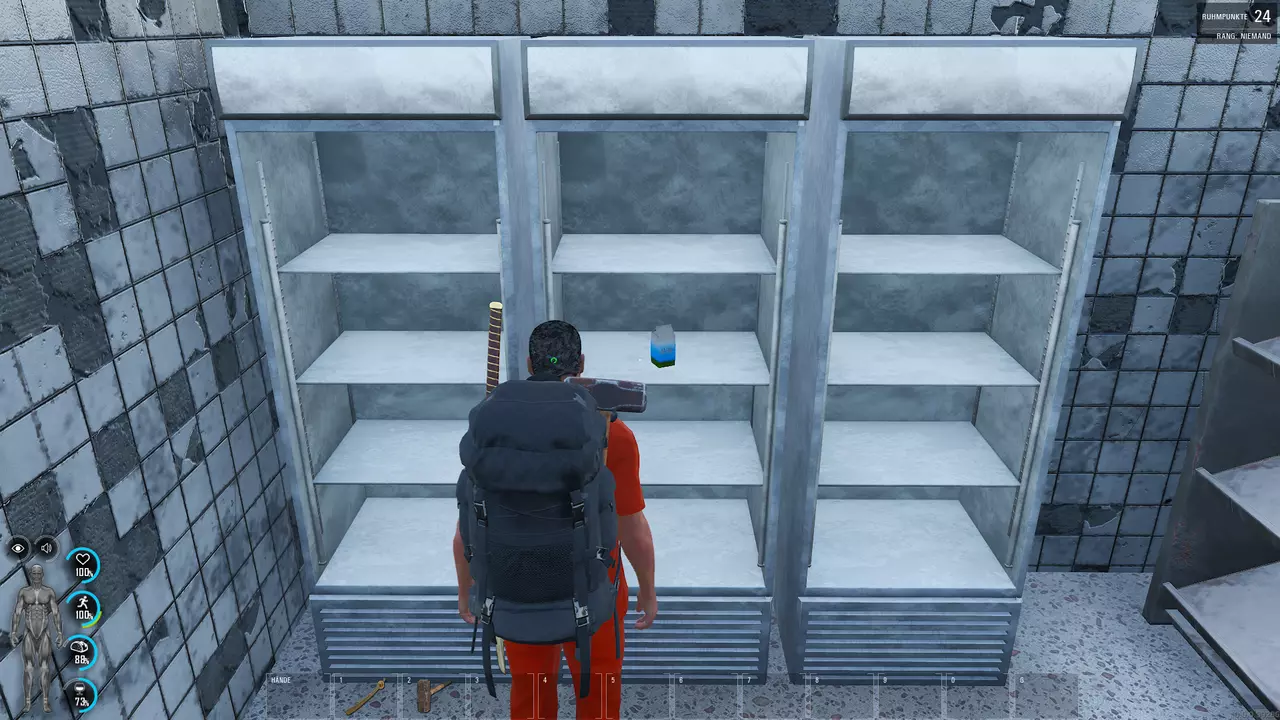
Task: Click the speaker noise icon
Action: pyautogui.click(x=46, y=548)
